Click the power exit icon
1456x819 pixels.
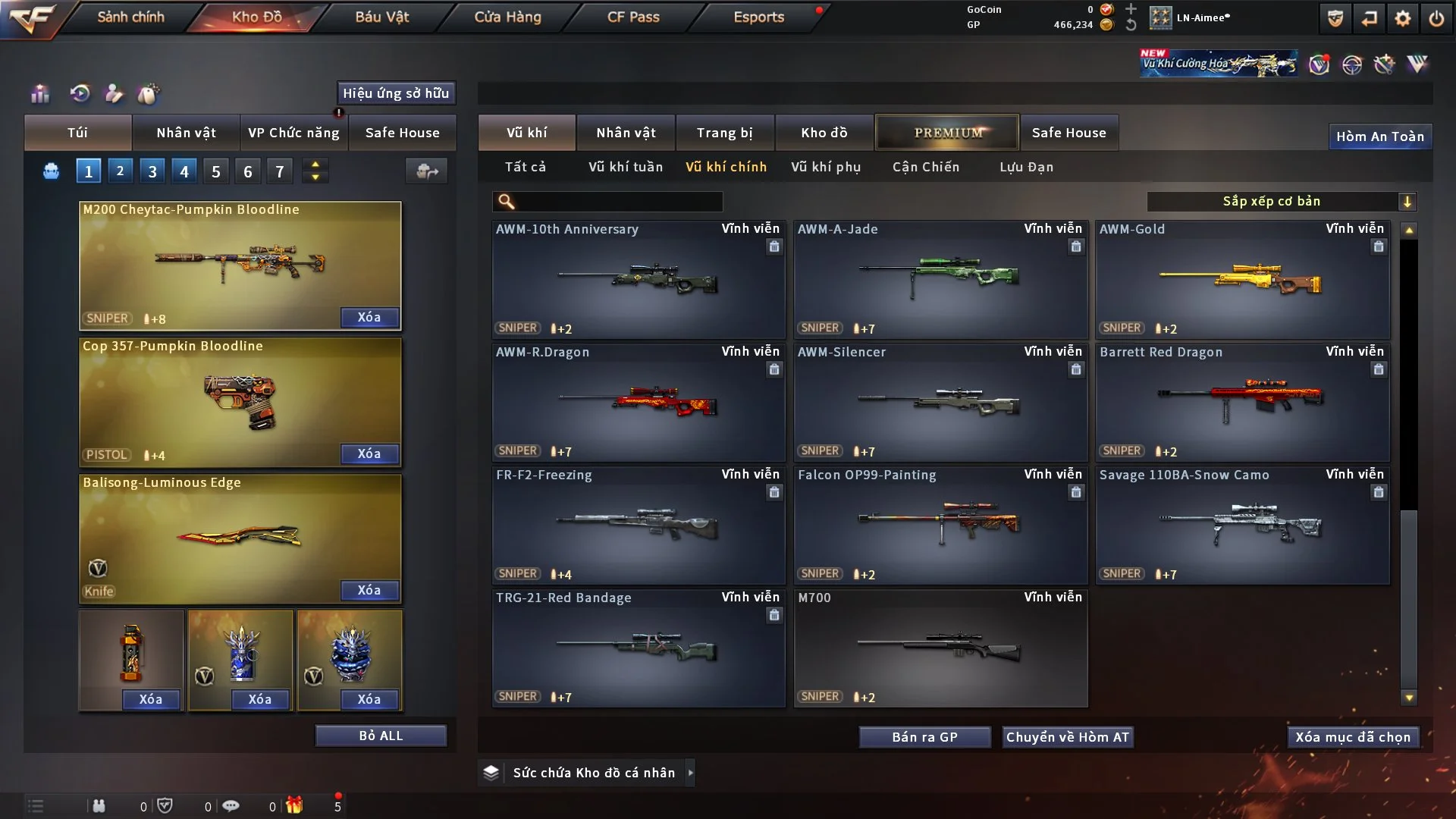[x=1436, y=18]
